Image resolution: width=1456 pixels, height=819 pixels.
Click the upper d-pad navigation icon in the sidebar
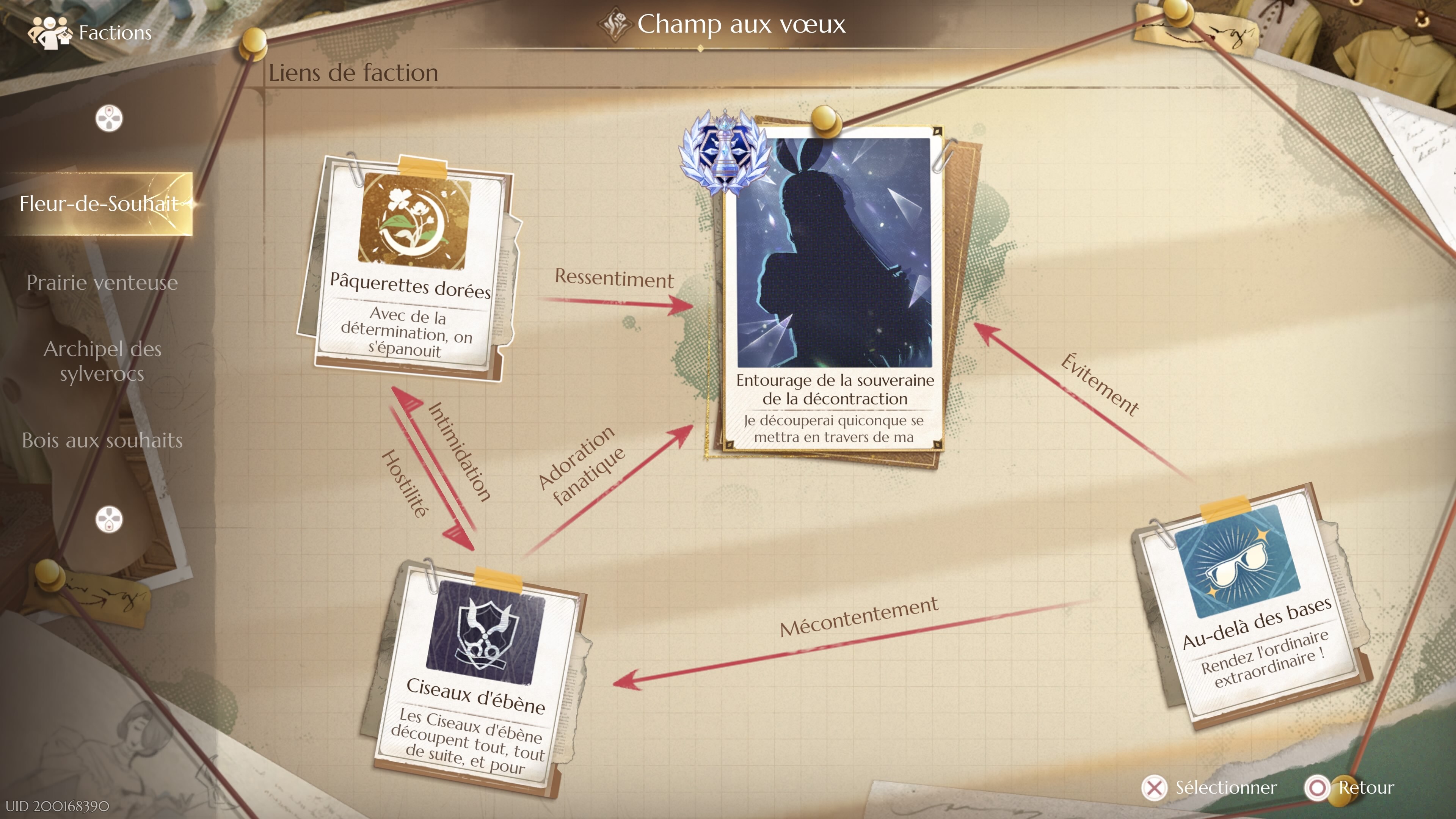[109, 119]
